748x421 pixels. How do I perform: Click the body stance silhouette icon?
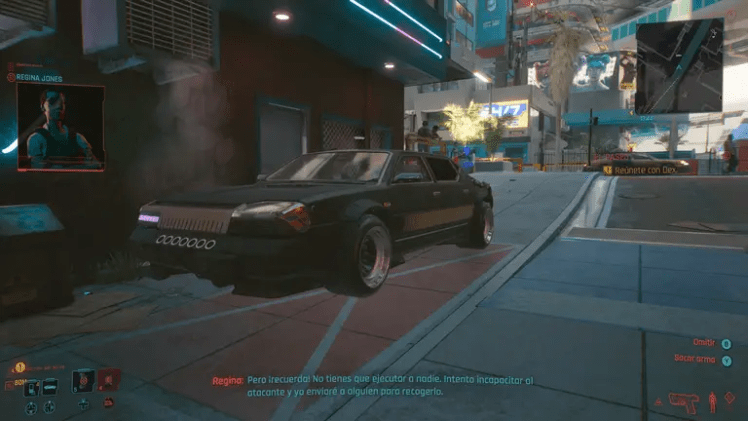712,402
